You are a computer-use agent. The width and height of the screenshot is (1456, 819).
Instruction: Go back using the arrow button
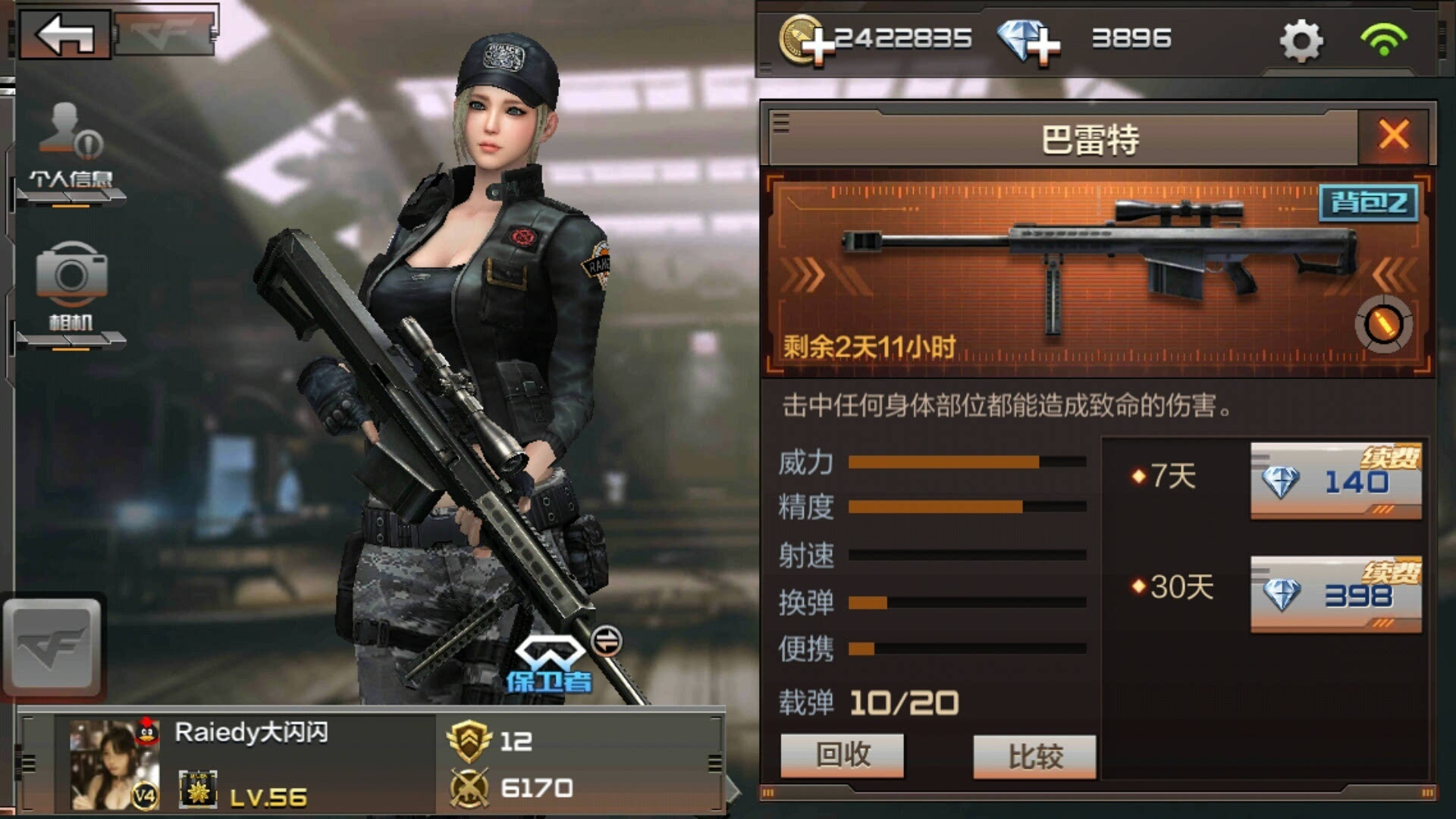65,34
